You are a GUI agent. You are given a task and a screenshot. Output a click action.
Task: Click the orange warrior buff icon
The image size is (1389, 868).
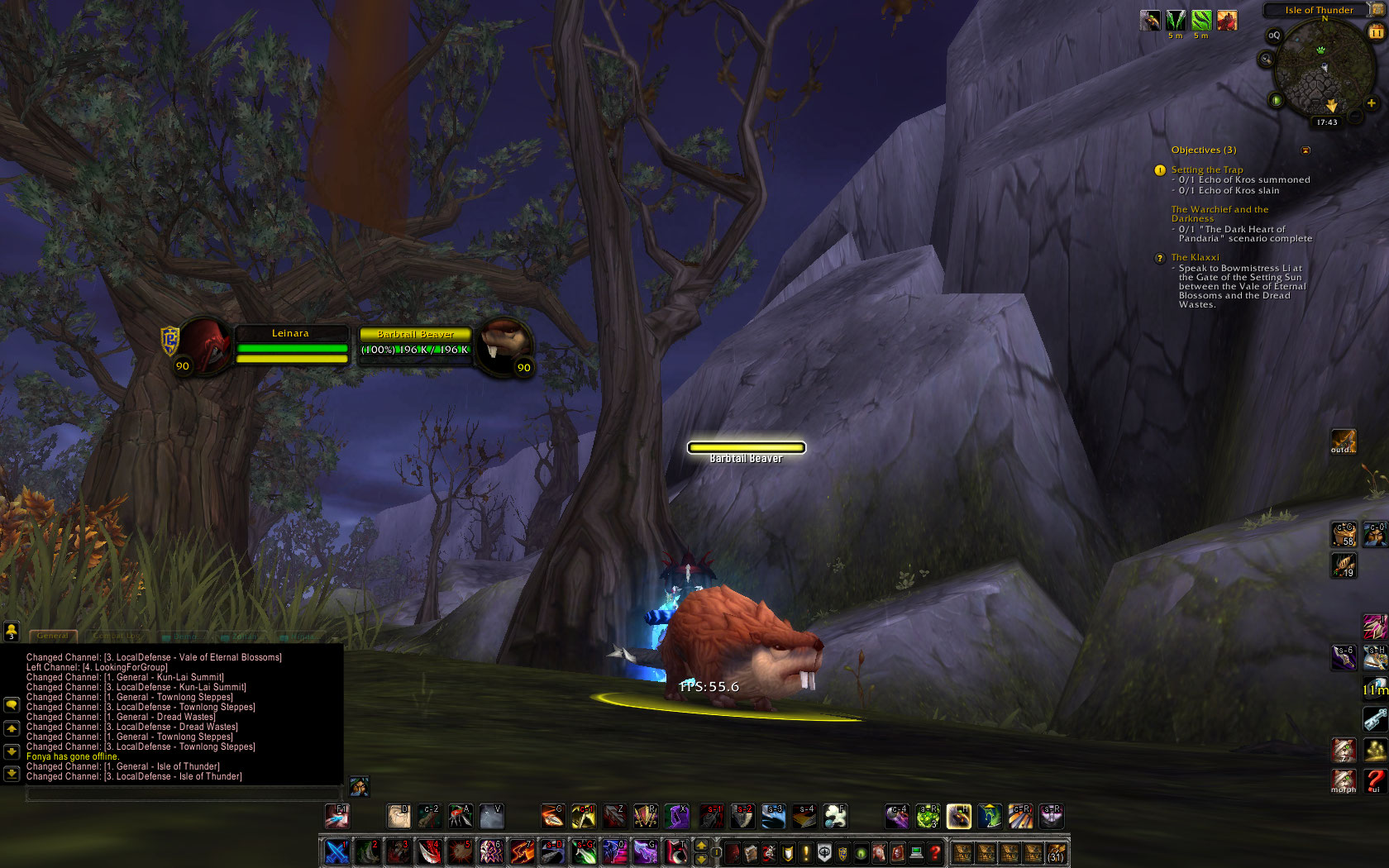point(1227,21)
